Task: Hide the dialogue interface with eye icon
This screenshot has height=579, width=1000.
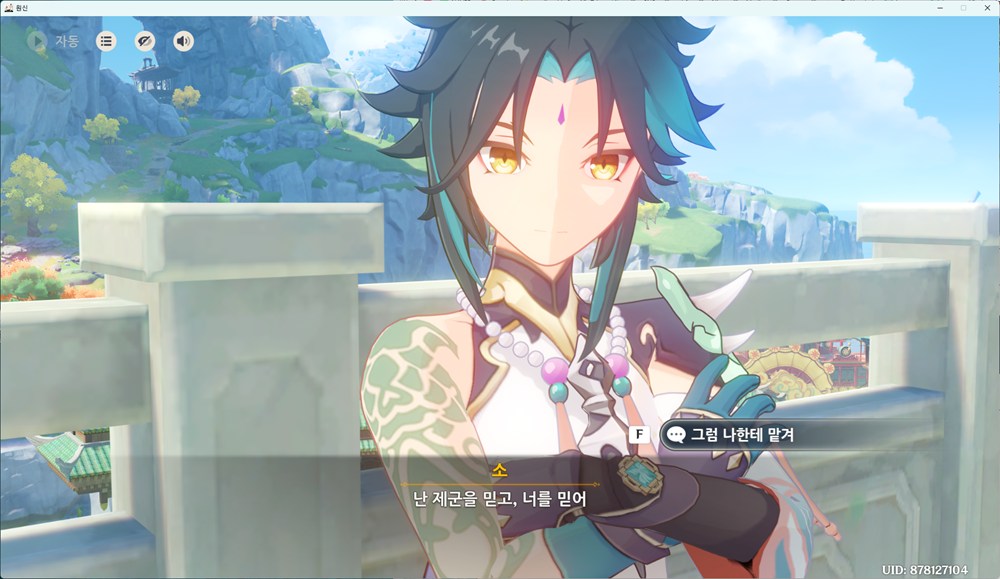Action: click(145, 41)
